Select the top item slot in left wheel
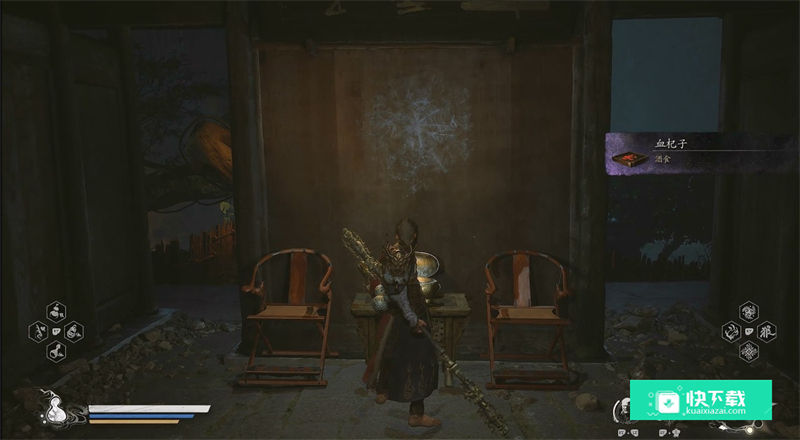 point(55,311)
